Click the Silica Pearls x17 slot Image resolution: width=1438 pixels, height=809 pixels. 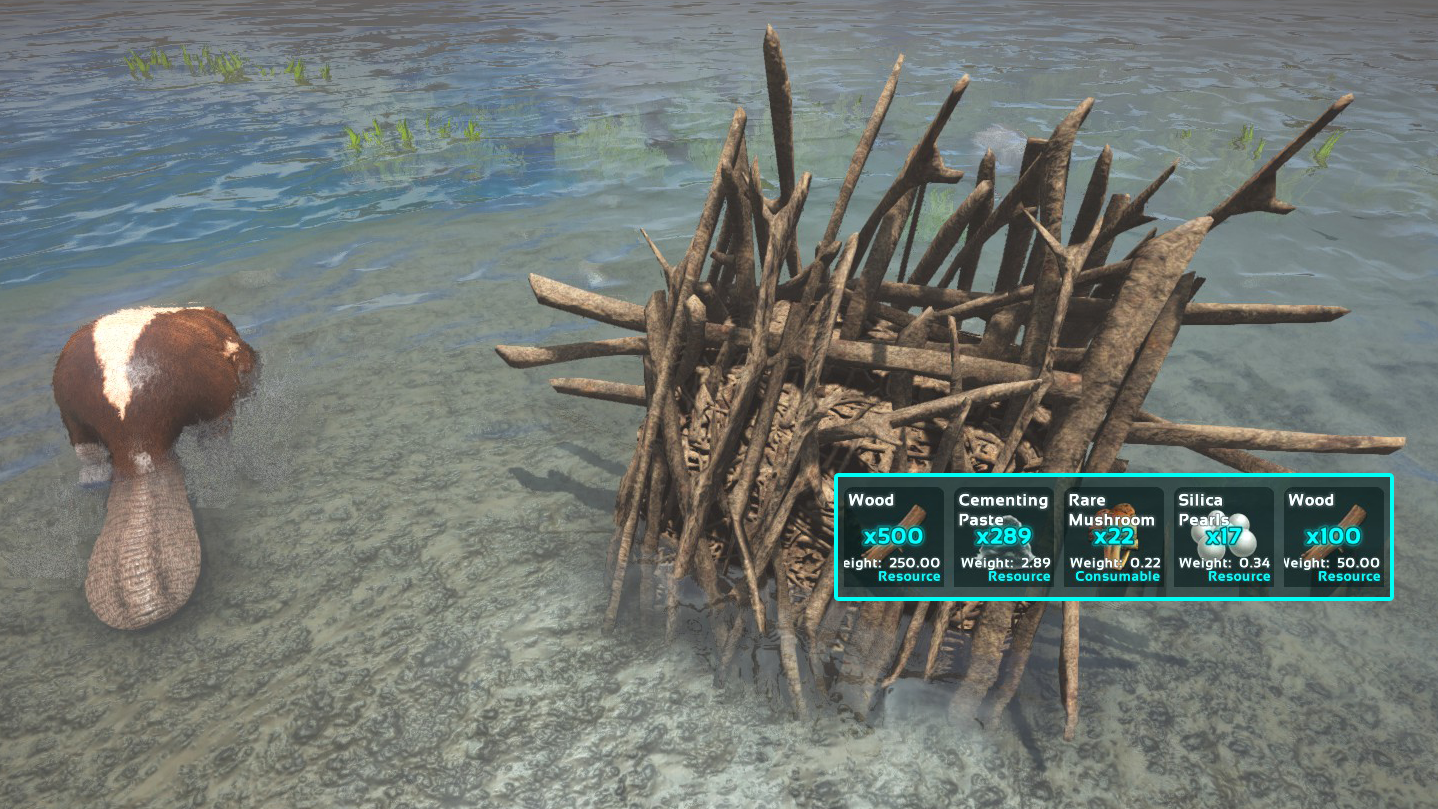coord(1223,537)
